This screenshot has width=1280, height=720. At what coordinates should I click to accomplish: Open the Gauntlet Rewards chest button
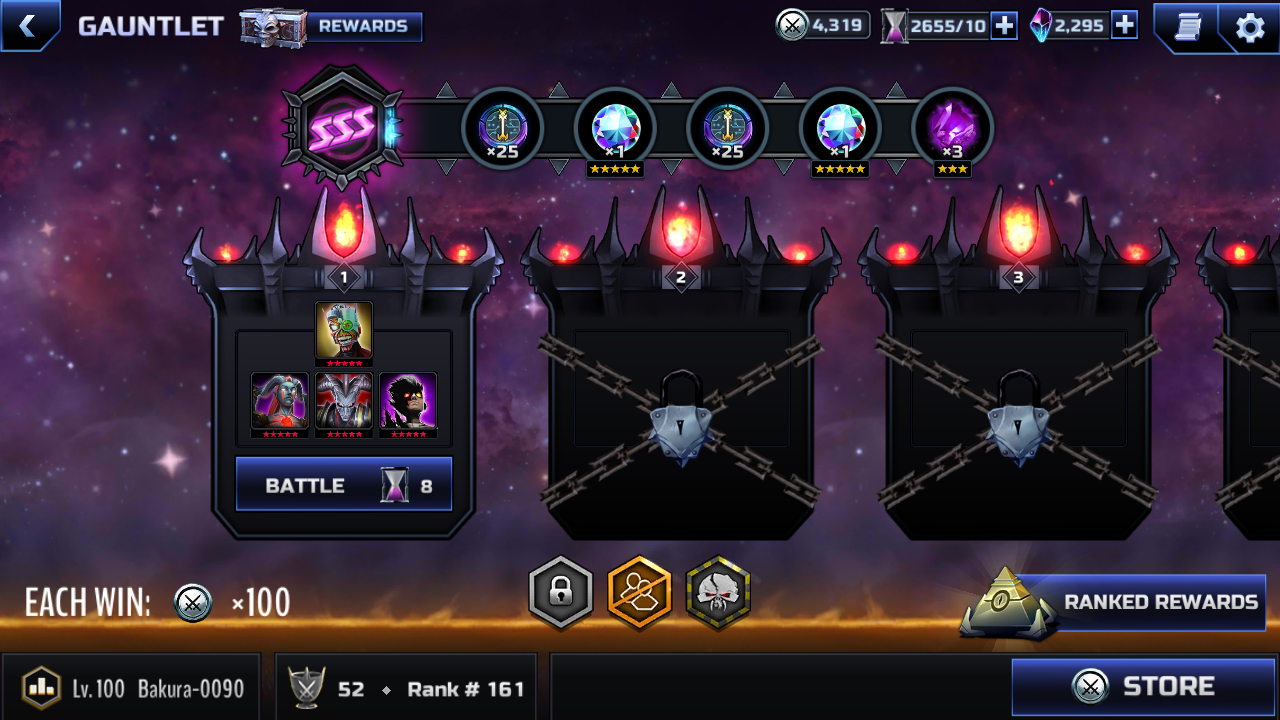332,27
